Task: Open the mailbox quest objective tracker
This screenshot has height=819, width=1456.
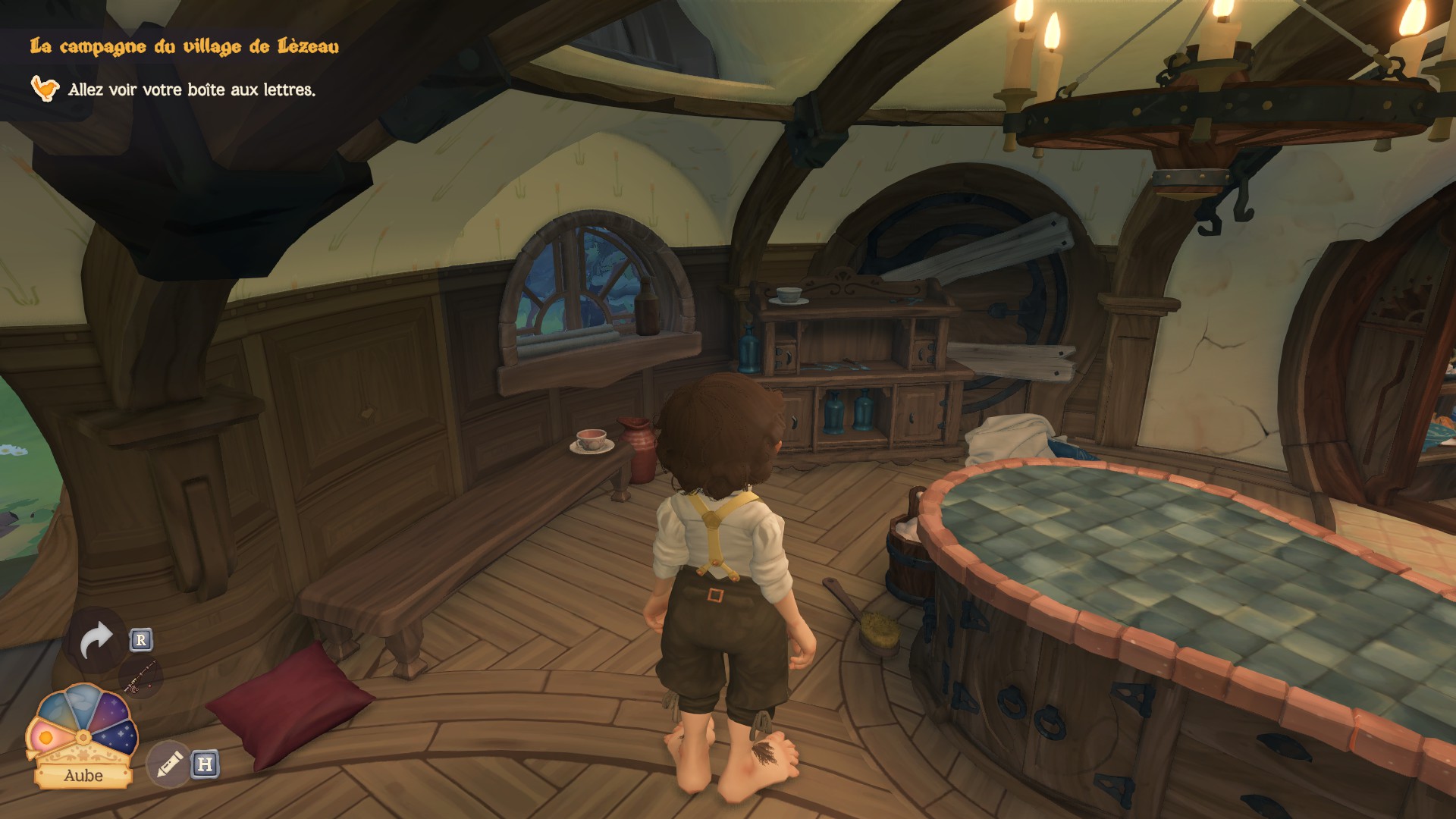Action: (191, 89)
